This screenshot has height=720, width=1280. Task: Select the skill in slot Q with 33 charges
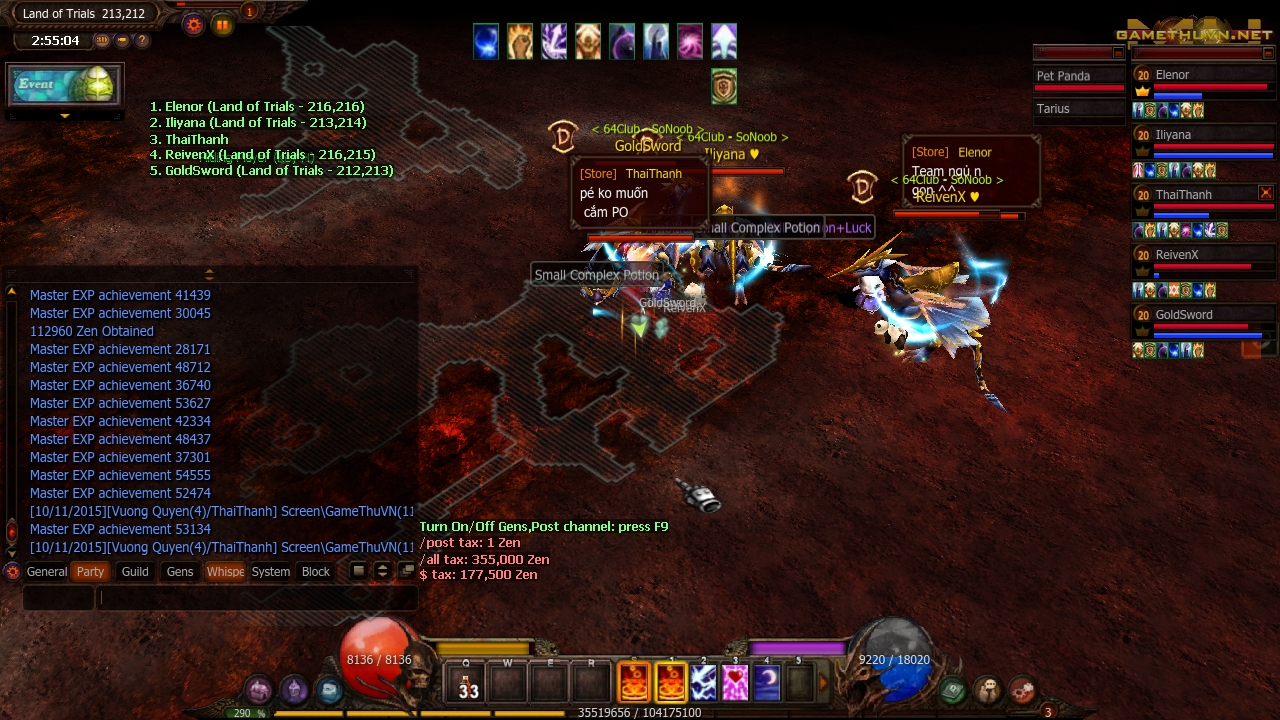[467, 682]
